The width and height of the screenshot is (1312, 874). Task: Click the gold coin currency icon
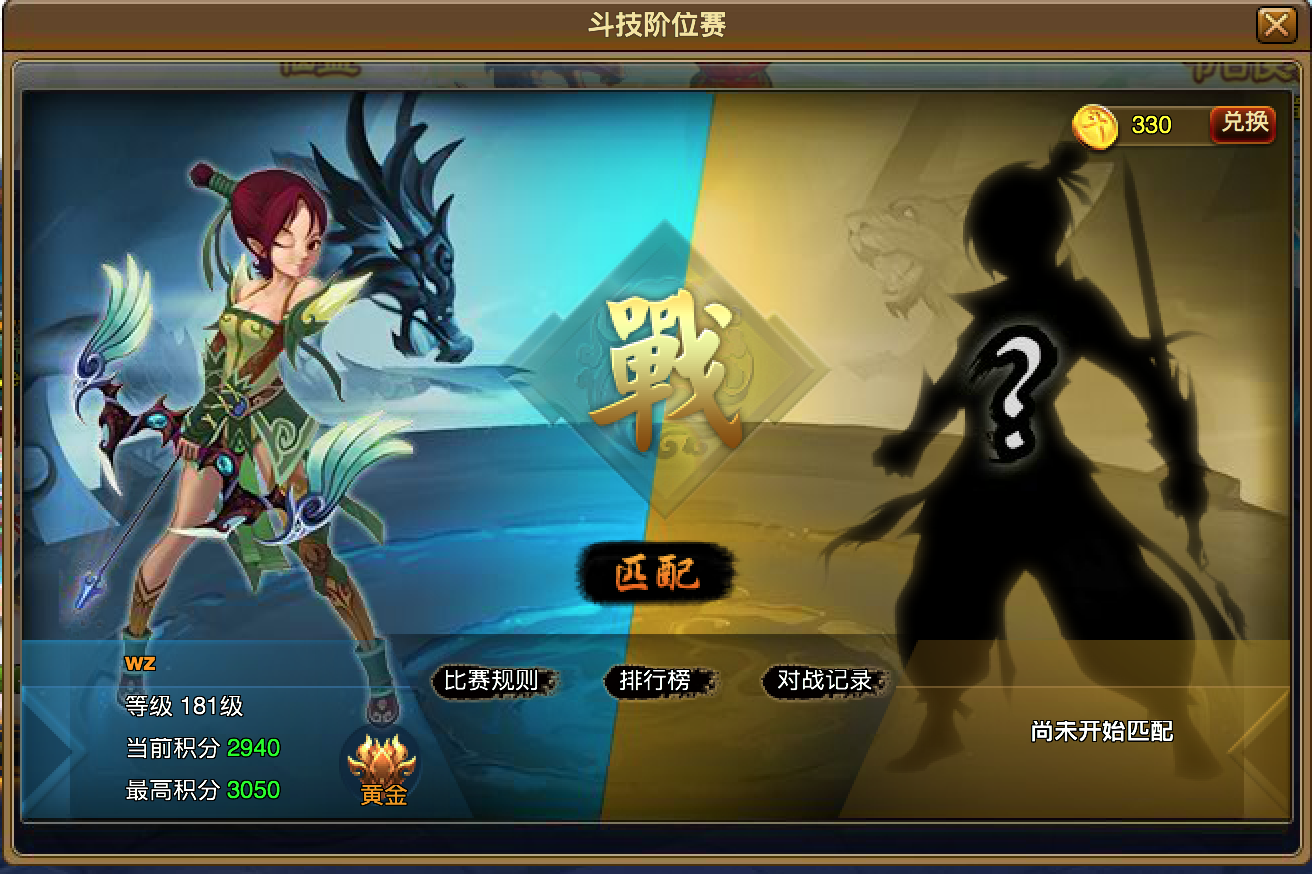pyautogui.click(x=1096, y=125)
